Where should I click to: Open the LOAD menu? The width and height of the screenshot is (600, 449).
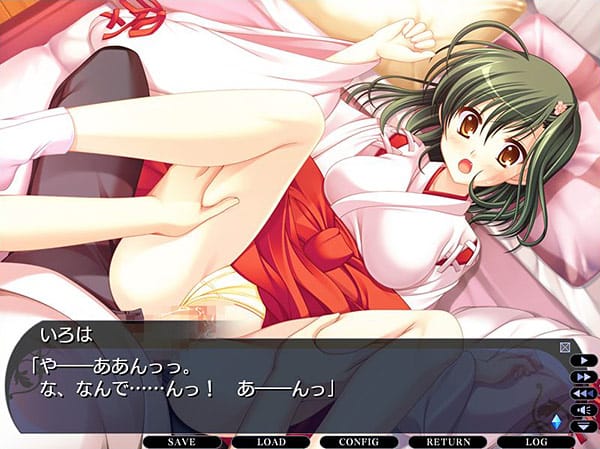270,441
